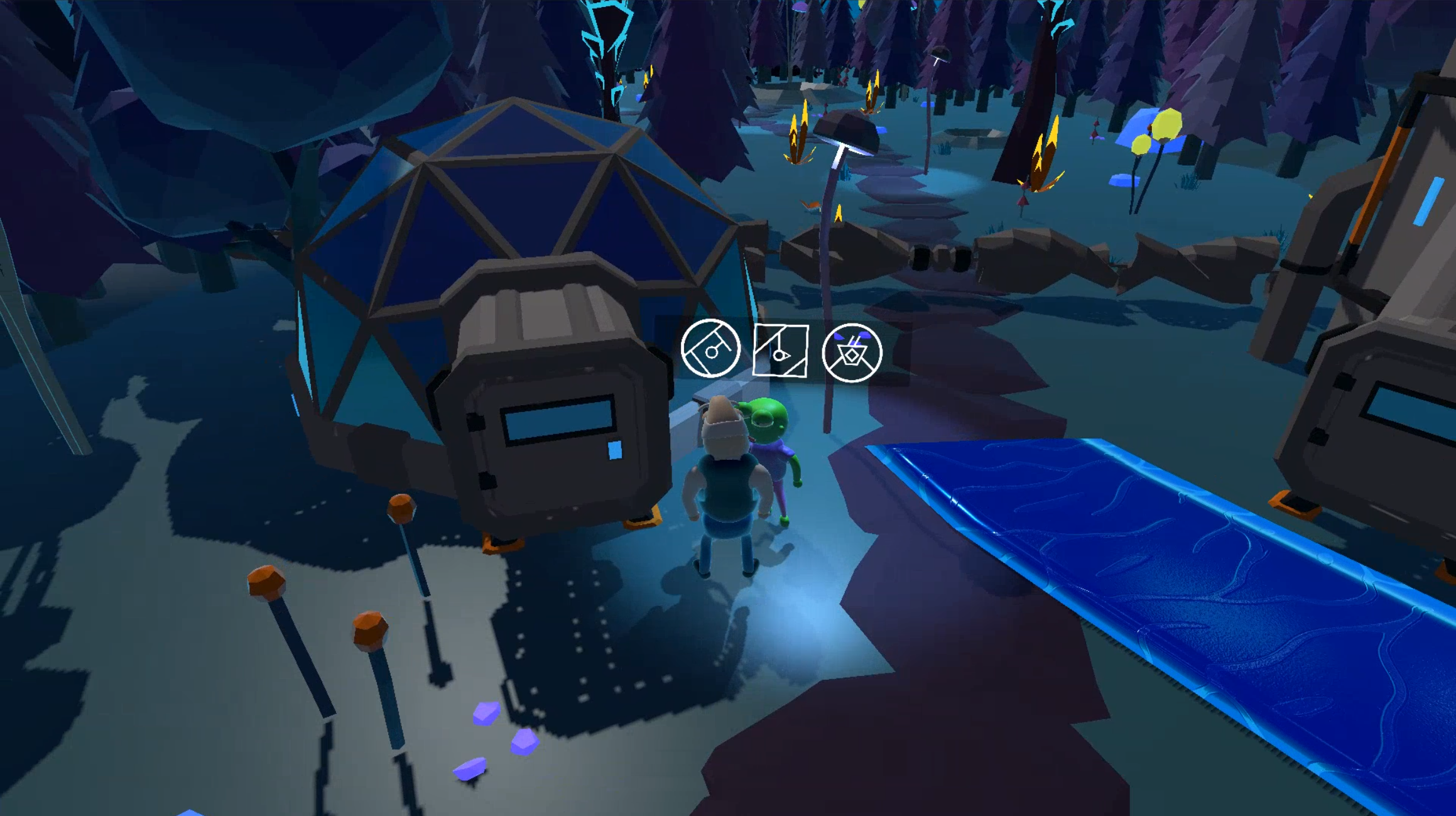Pick the circular glyph with a diamond bucket
Image resolution: width=1456 pixels, height=816 pixels.
(852, 352)
